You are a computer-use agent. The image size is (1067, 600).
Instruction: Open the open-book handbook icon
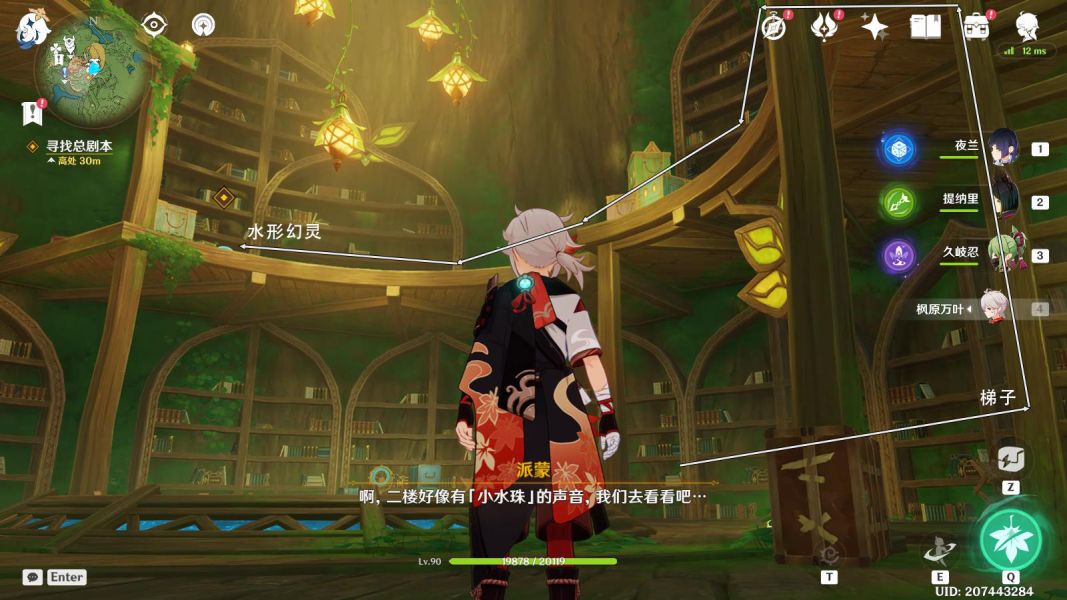[925, 27]
